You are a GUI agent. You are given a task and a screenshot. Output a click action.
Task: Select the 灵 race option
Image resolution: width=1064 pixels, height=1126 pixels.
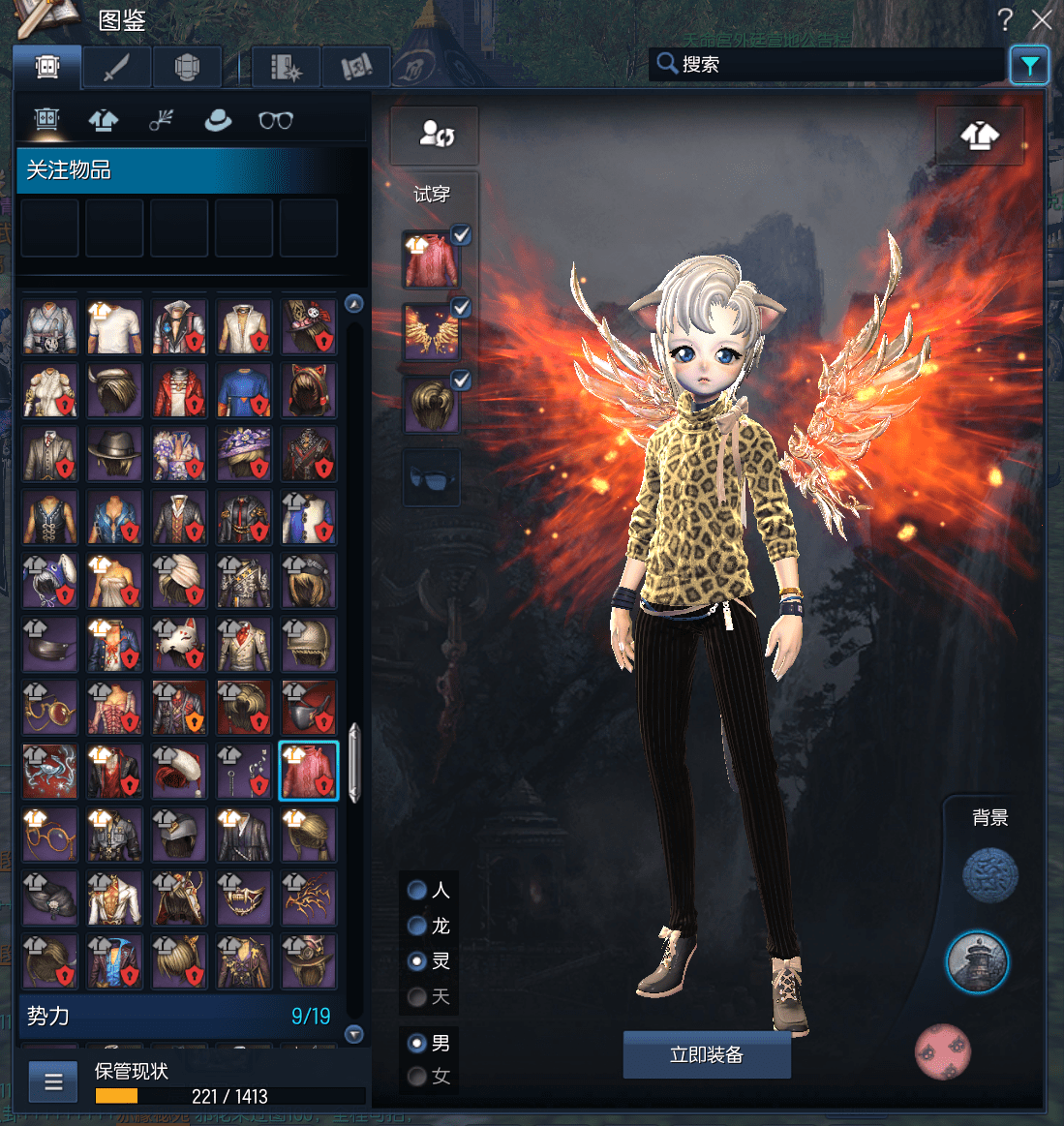(x=417, y=961)
